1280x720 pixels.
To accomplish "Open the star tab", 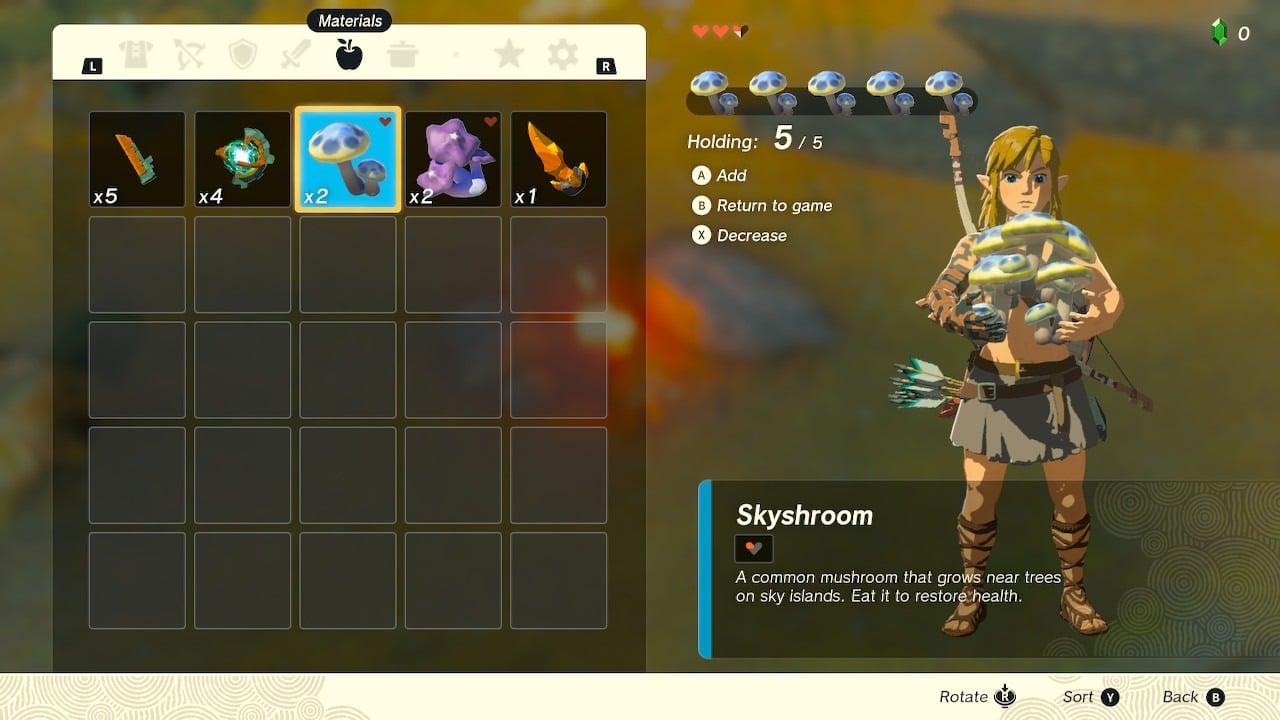I will click(x=509, y=55).
